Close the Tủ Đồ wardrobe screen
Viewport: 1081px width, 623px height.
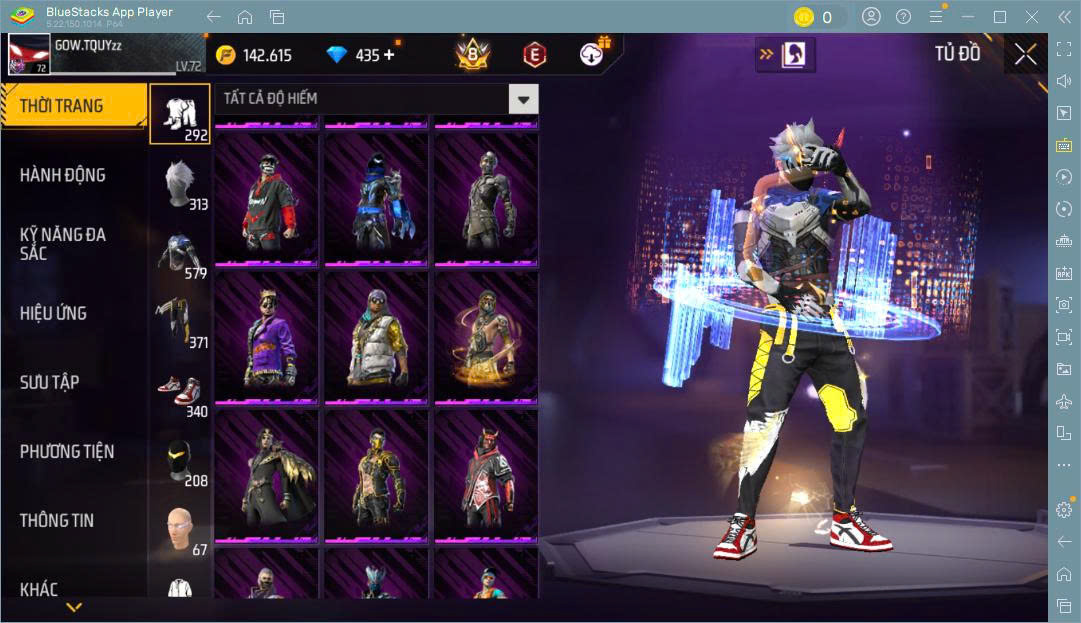[1025, 55]
